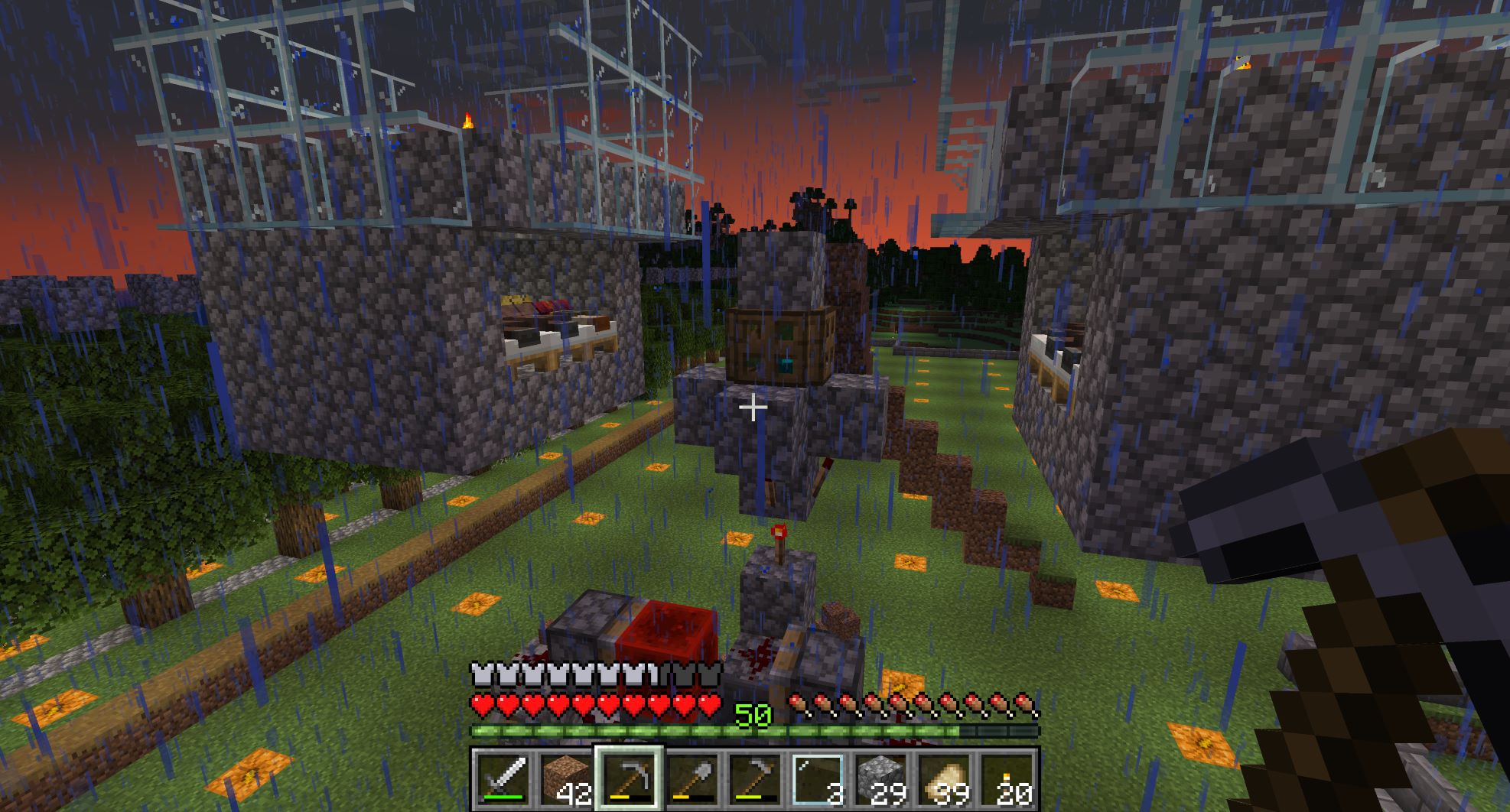This screenshot has width=1510, height=812.
Task: Select the glass pane stack of 3
Action: [x=816, y=779]
